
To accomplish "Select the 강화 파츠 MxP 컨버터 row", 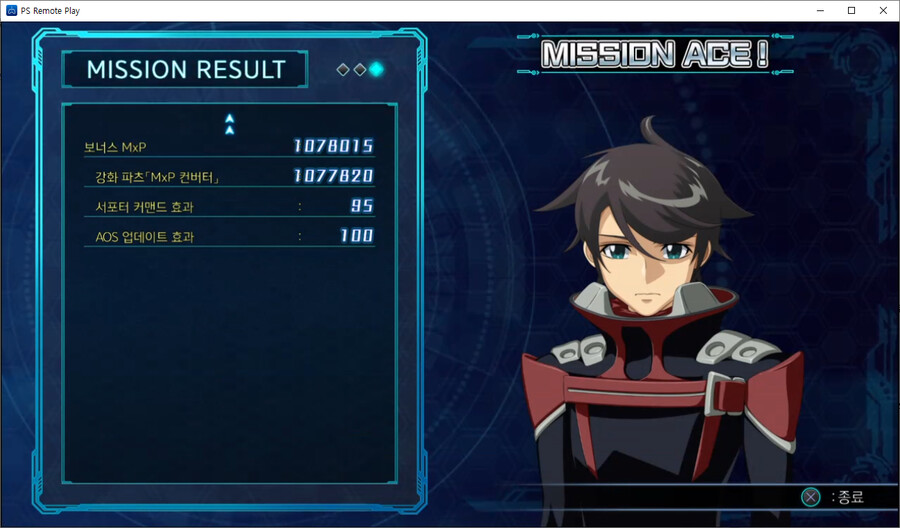I will click(x=229, y=177).
